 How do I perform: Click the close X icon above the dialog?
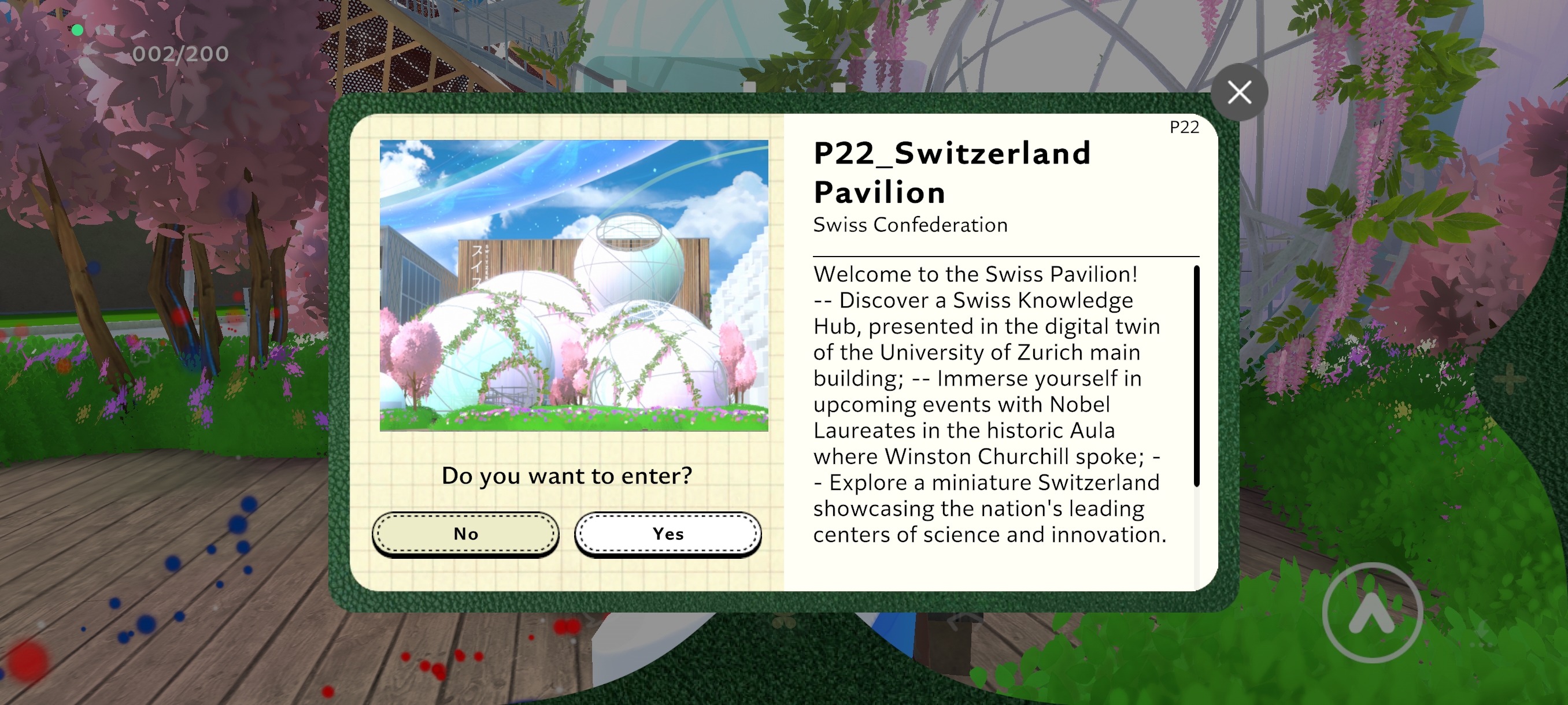pos(1240,92)
